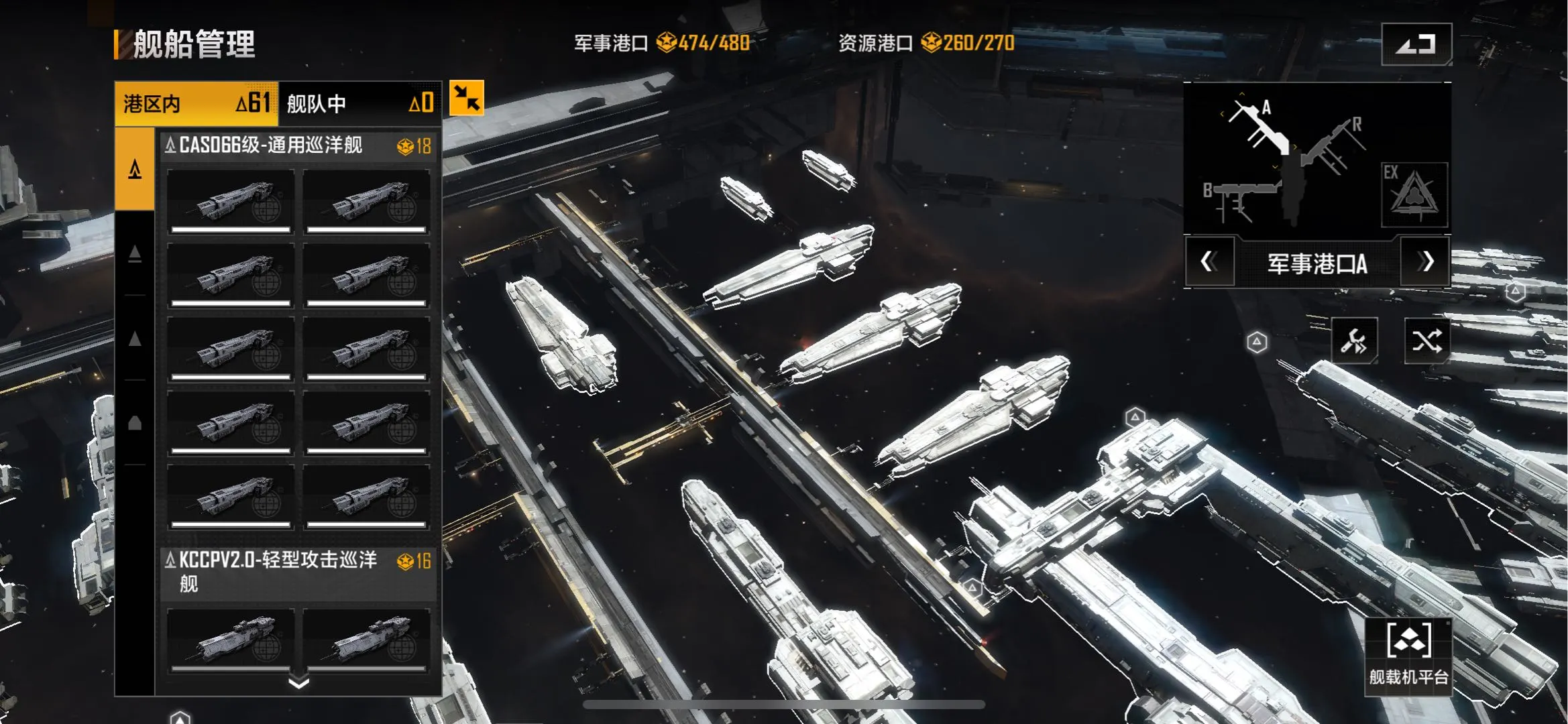Select the EX port on the minimap
Screen dimensions: 1568x724
1414,194
